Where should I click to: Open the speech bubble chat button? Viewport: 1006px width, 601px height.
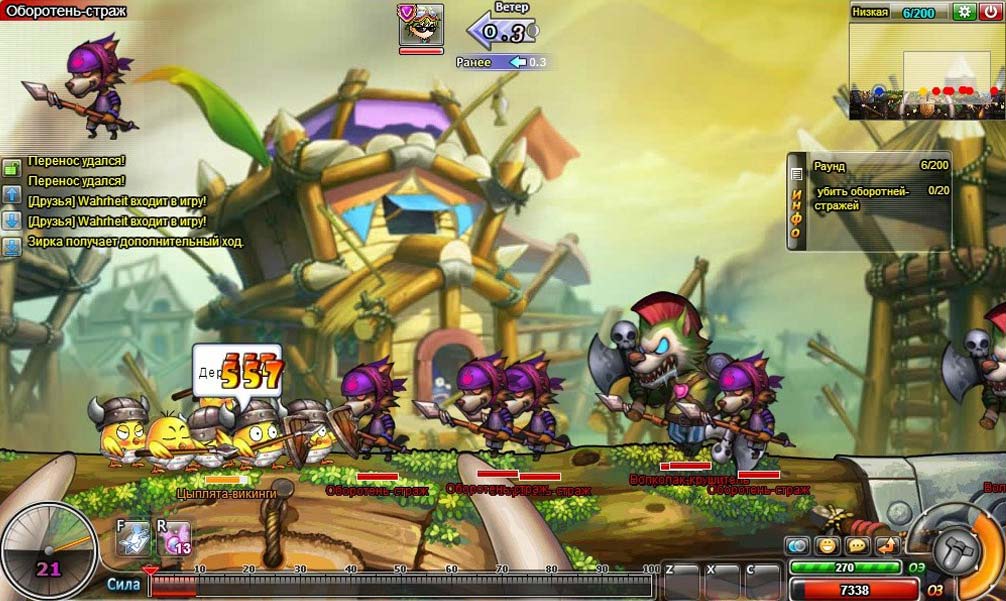[857, 546]
